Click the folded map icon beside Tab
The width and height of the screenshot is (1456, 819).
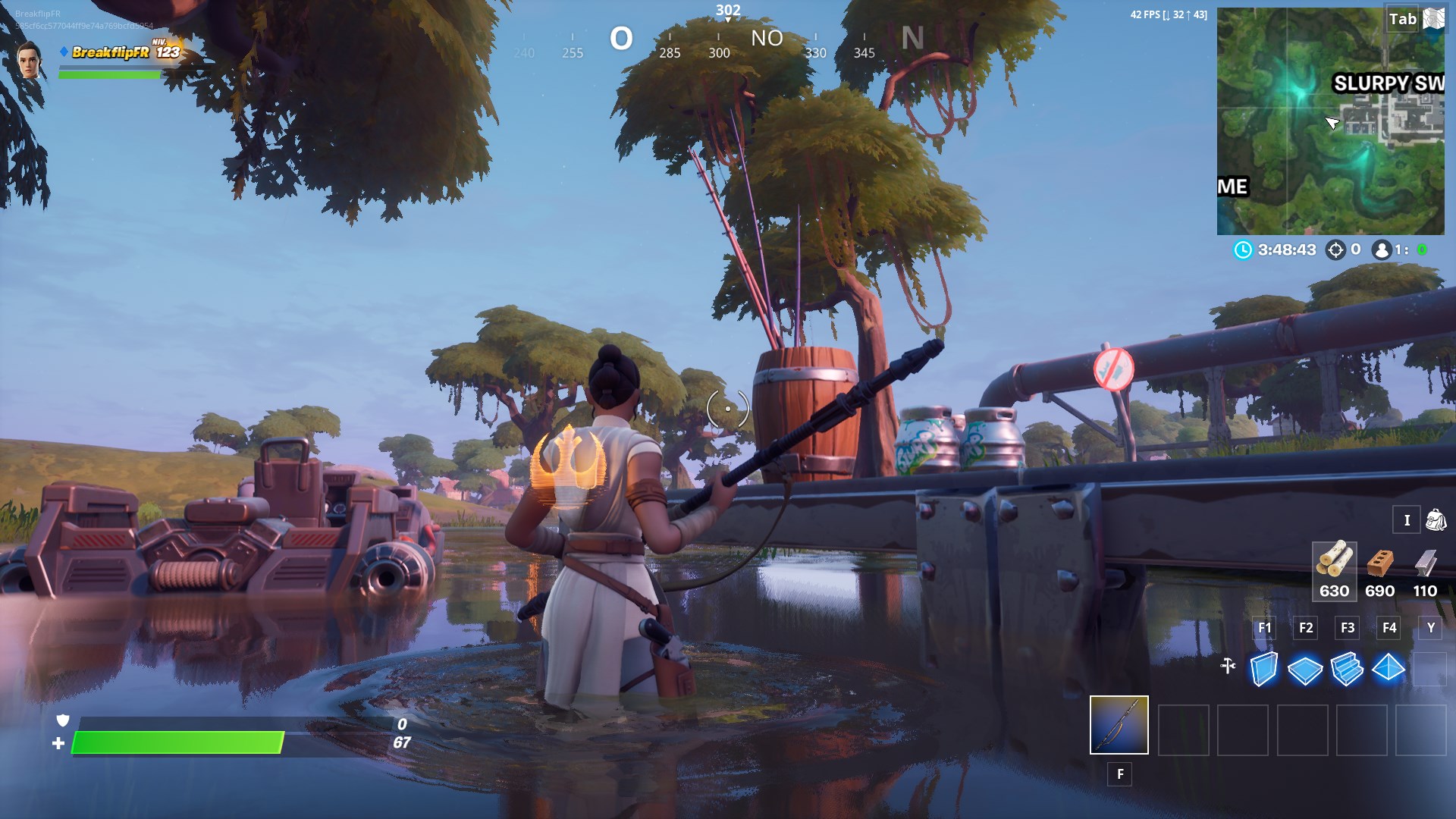(1432, 19)
